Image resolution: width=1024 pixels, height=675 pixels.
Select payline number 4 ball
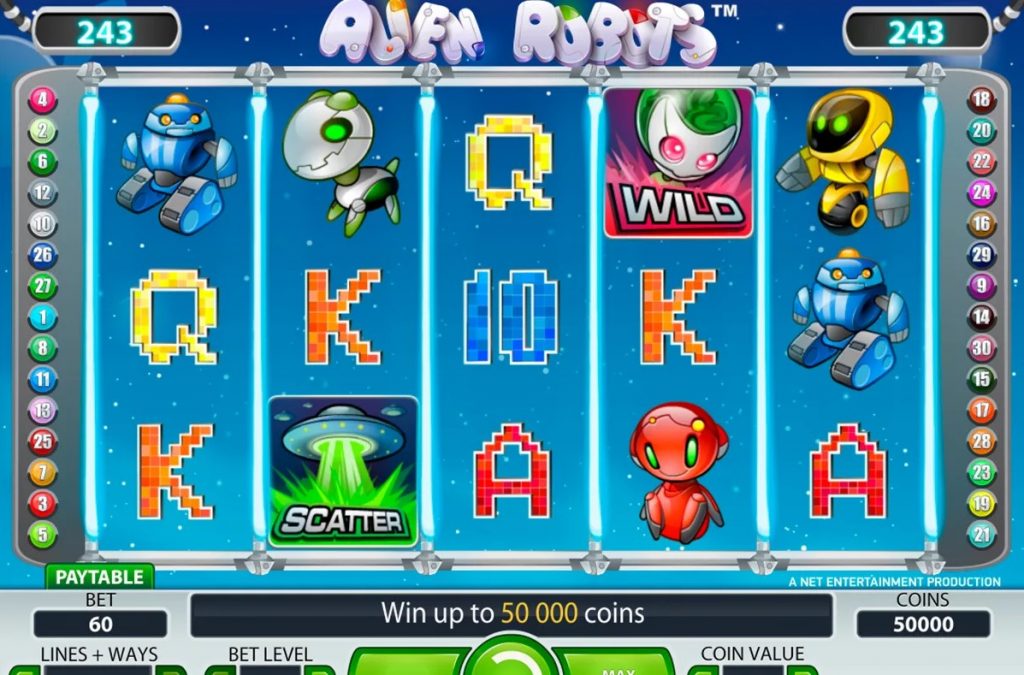[43, 100]
